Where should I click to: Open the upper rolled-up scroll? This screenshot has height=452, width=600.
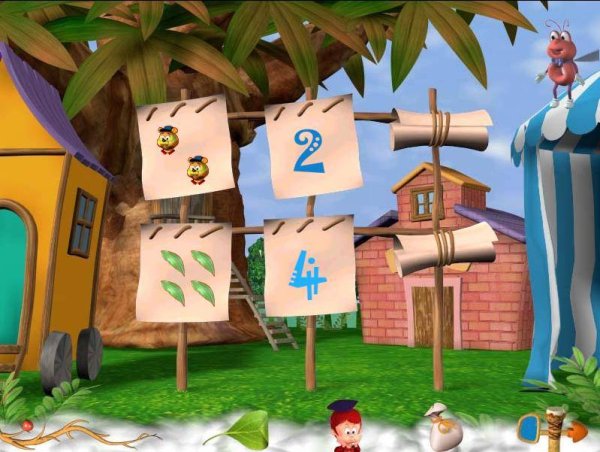[x=441, y=130]
